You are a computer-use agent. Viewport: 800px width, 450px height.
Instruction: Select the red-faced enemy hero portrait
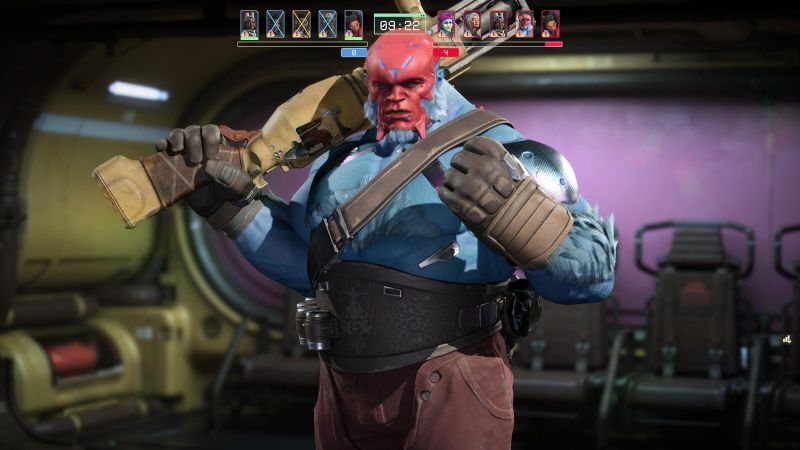(524, 24)
